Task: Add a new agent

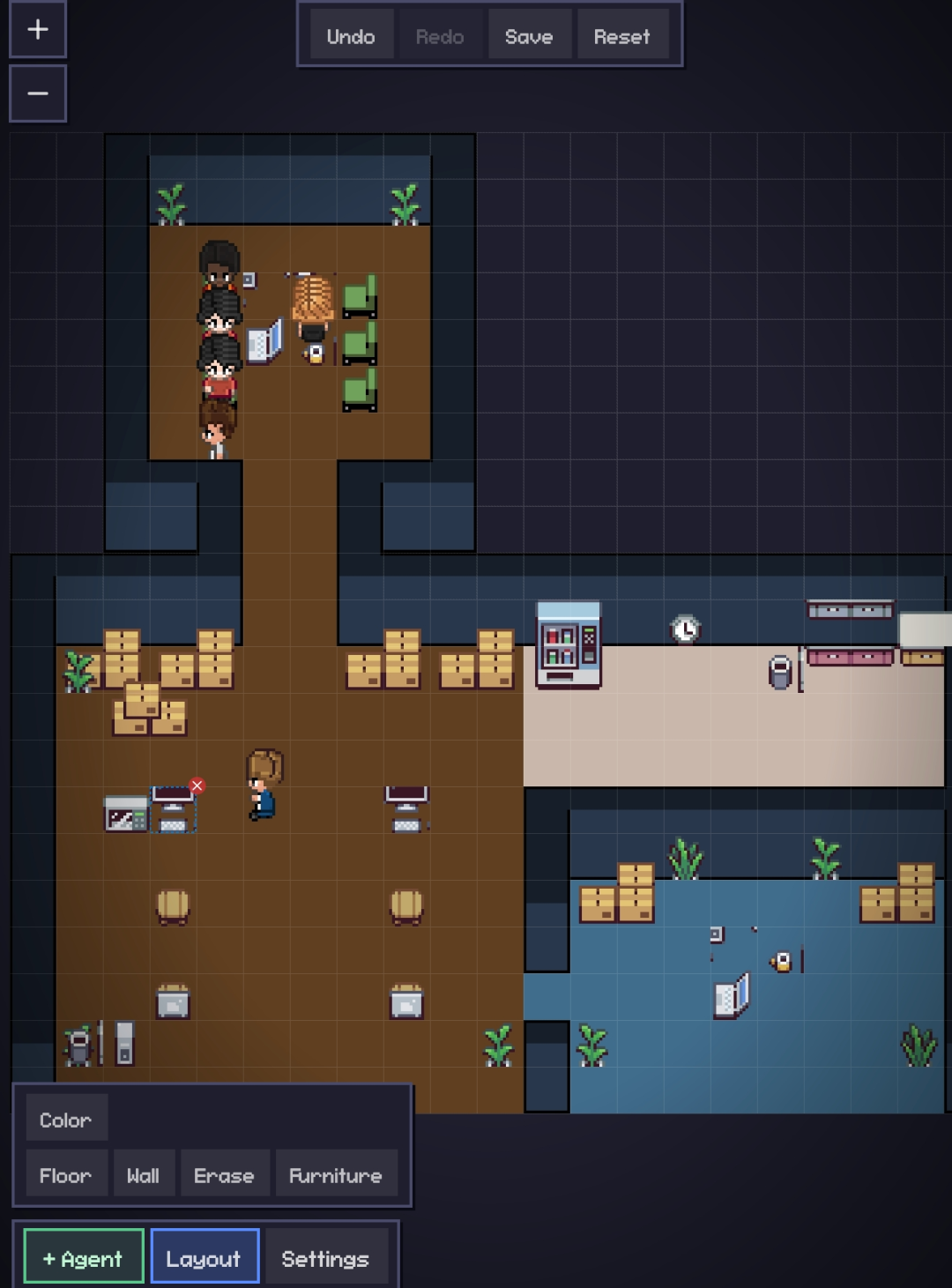Action: point(84,1258)
